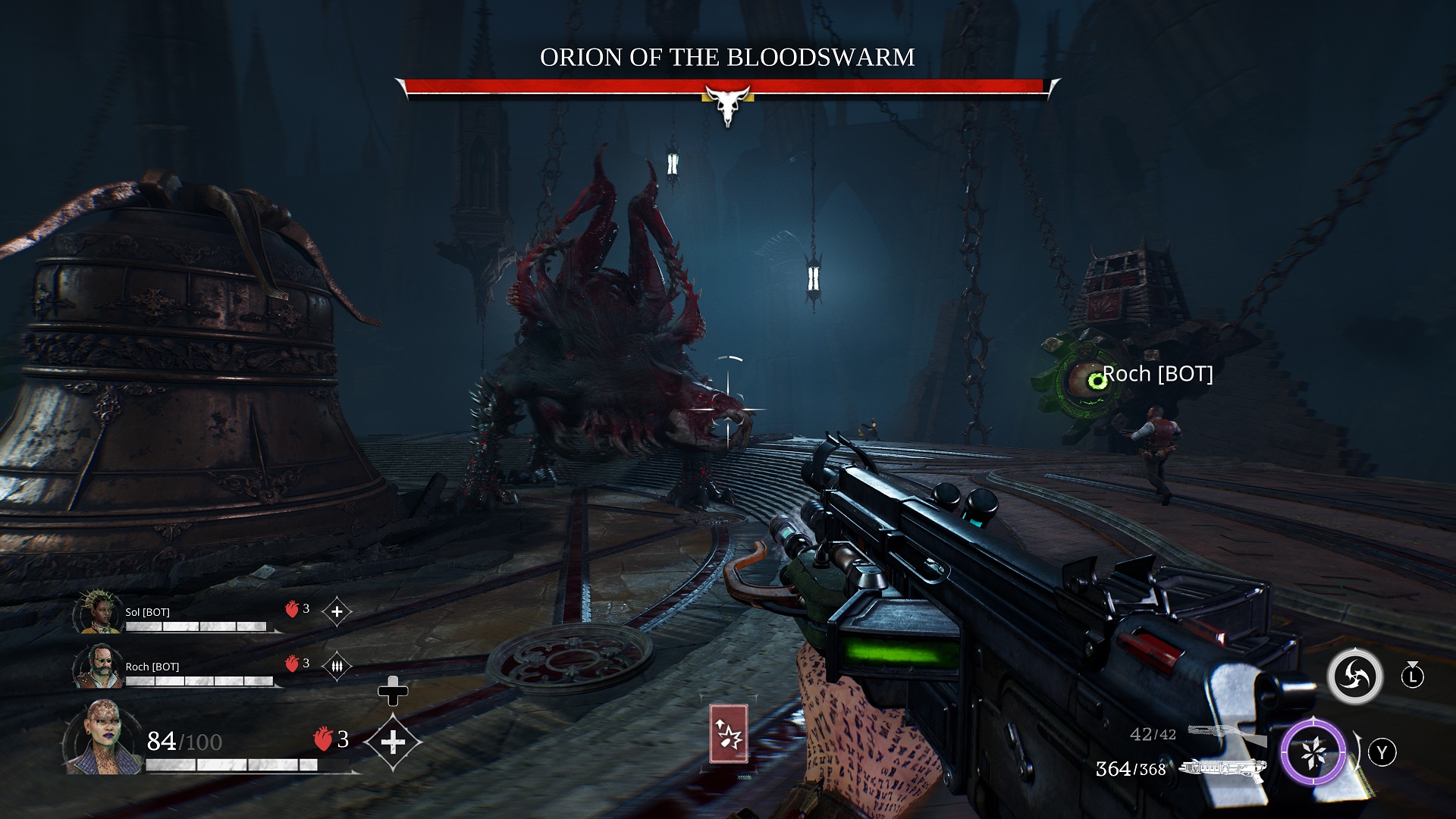Trigger the purple starburst ability
Image resolution: width=1456 pixels, height=819 pixels.
point(1313,752)
